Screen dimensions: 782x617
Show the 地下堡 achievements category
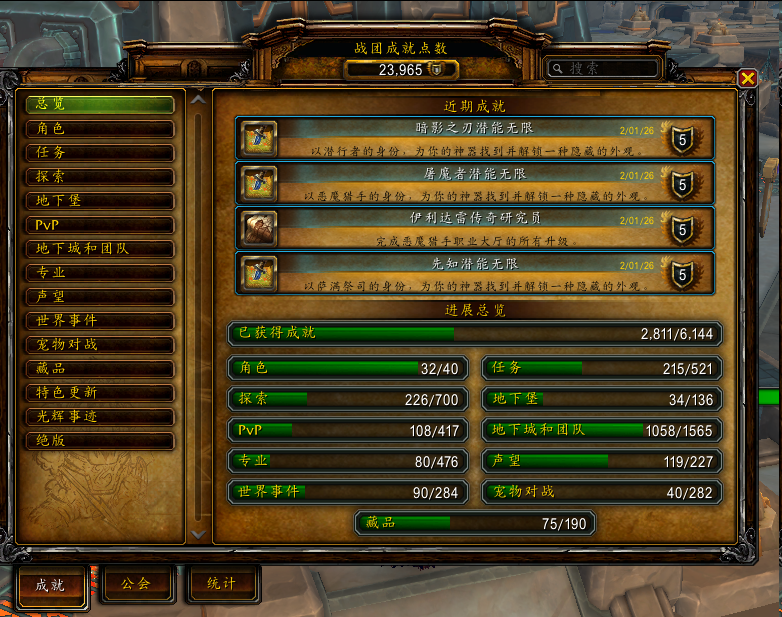[x=100, y=201]
